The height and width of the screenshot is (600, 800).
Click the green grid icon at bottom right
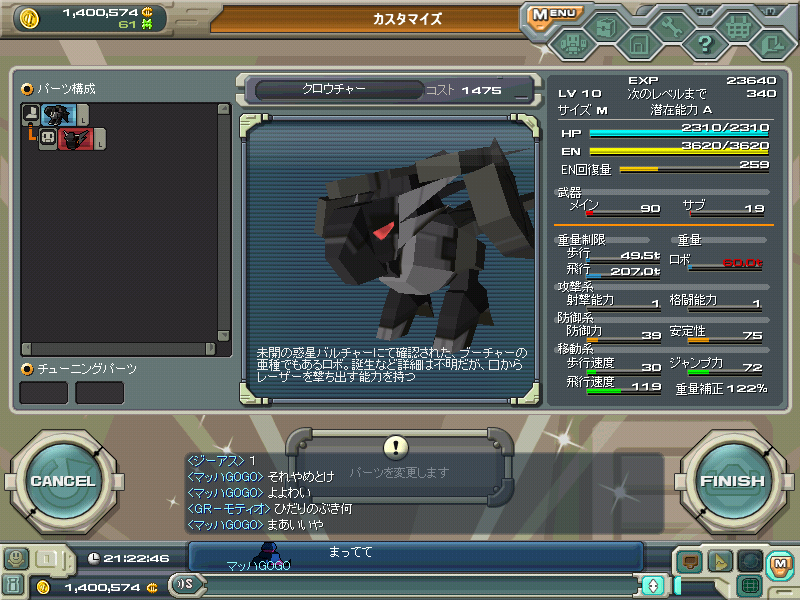click(x=749, y=585)
